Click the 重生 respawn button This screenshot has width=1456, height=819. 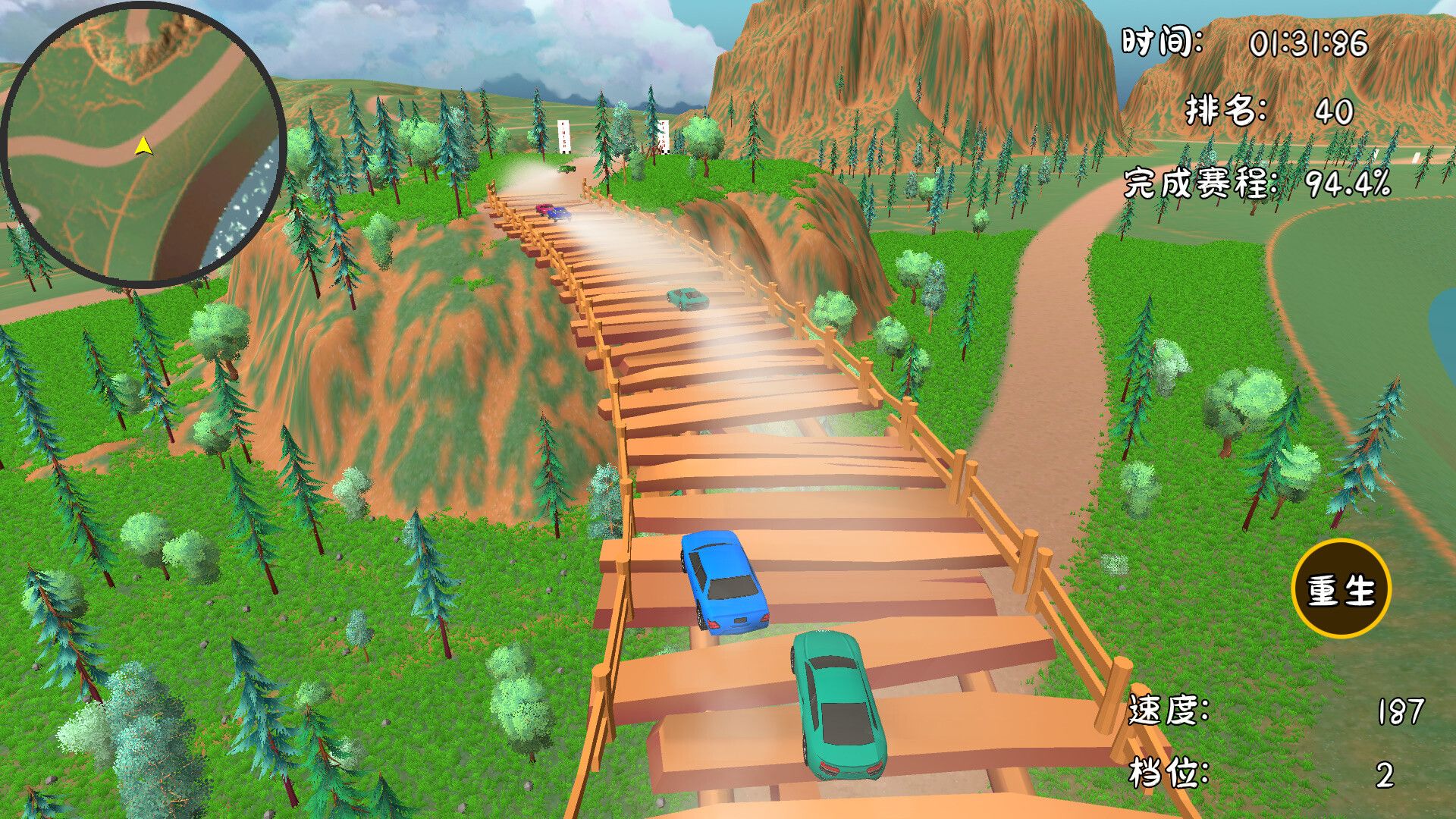[1341, 589]
